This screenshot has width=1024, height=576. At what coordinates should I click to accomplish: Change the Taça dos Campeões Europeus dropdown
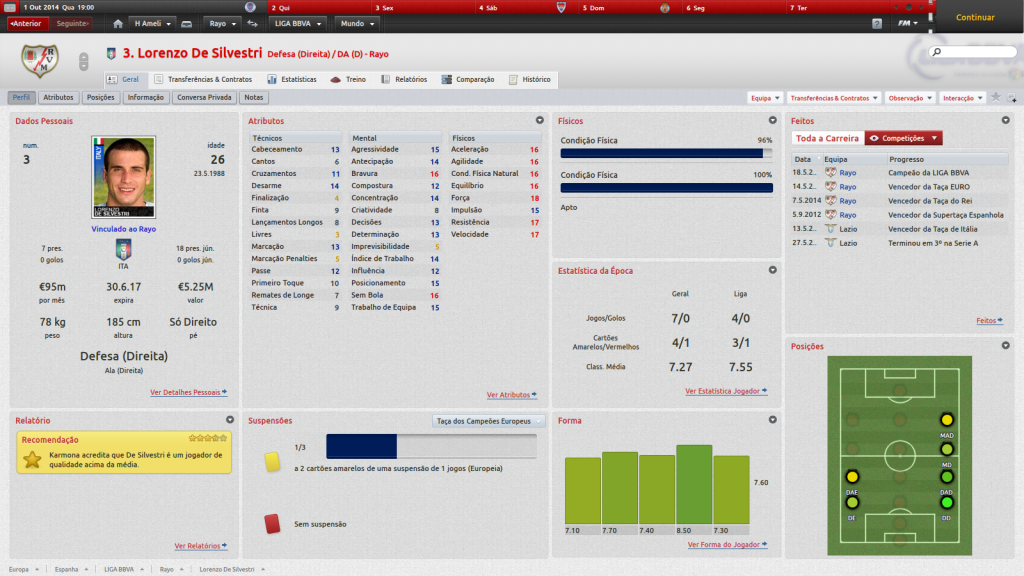[x=490, y=421]
